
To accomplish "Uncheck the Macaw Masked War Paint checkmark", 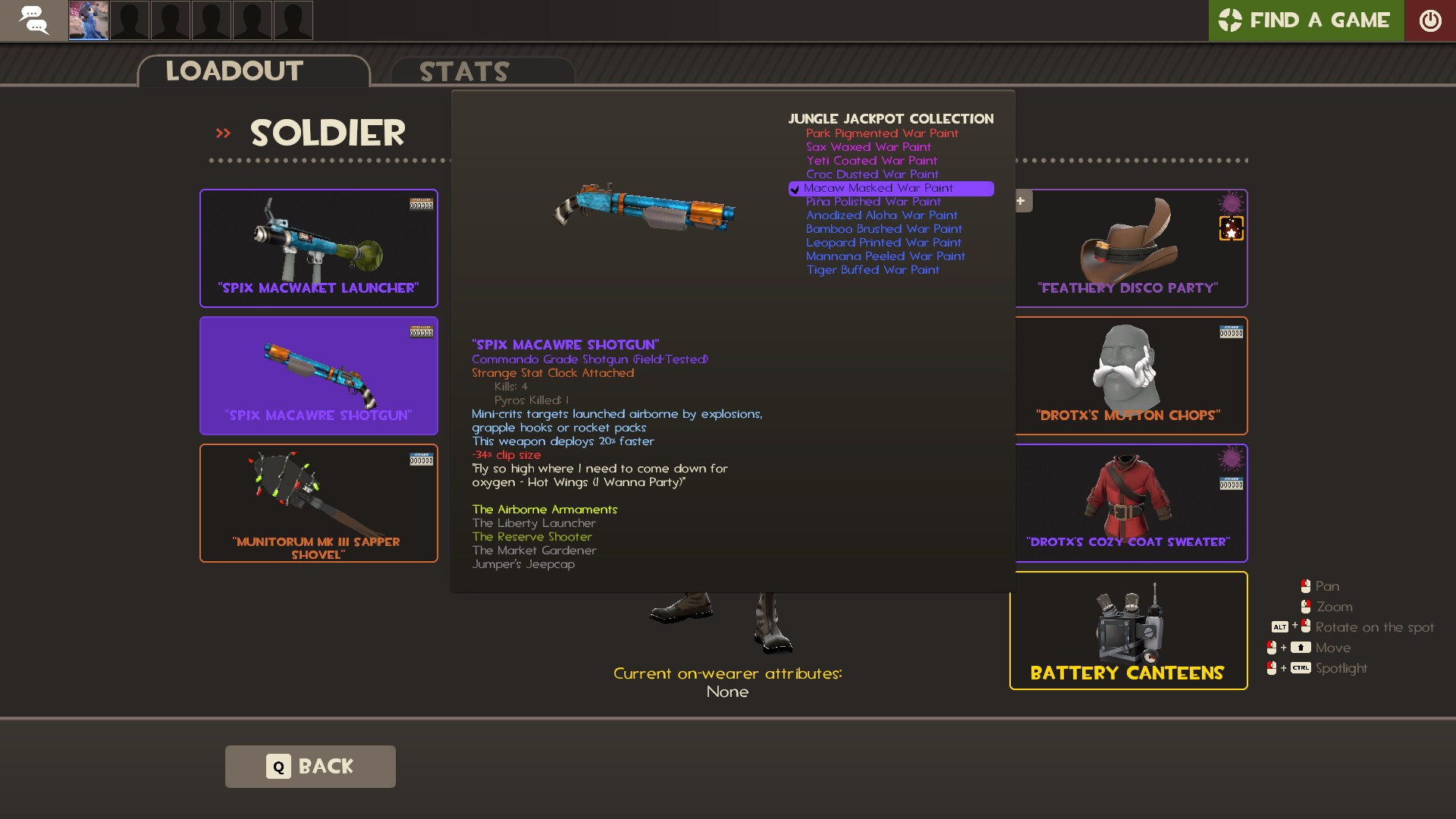I will click(795, 189).
